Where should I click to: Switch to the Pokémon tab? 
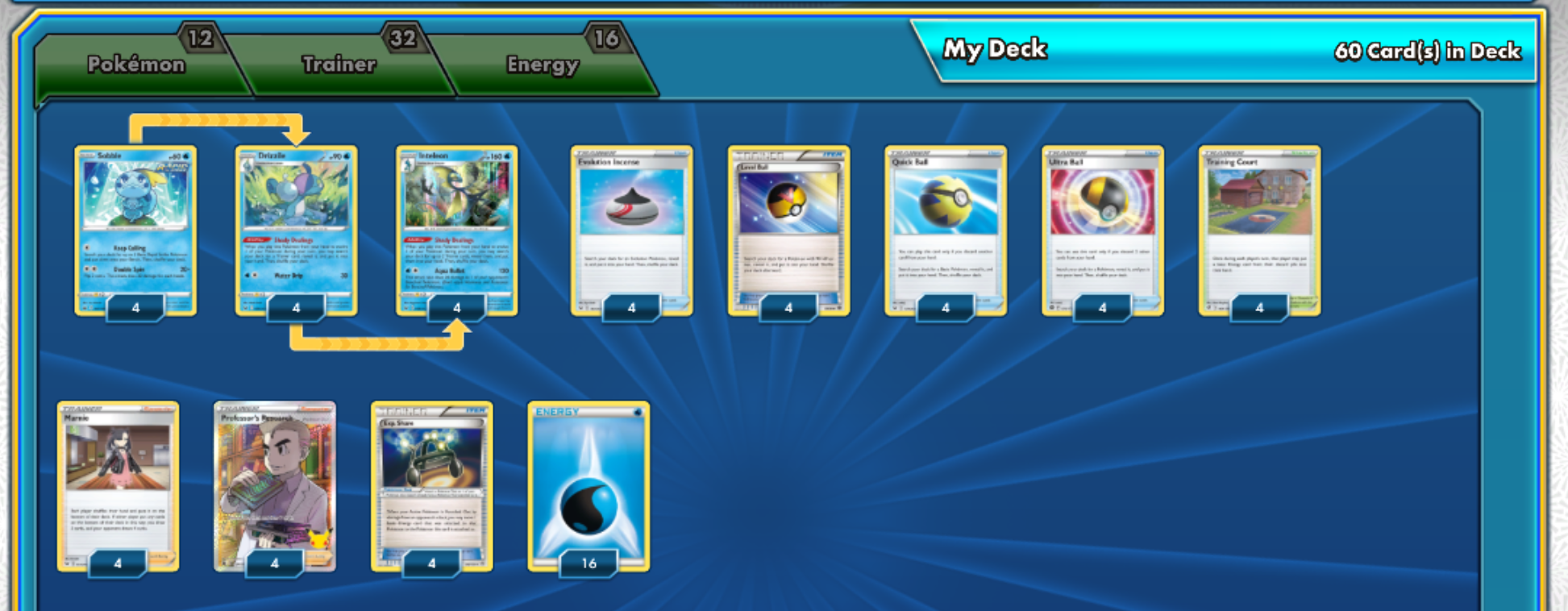tap(137, 64)
